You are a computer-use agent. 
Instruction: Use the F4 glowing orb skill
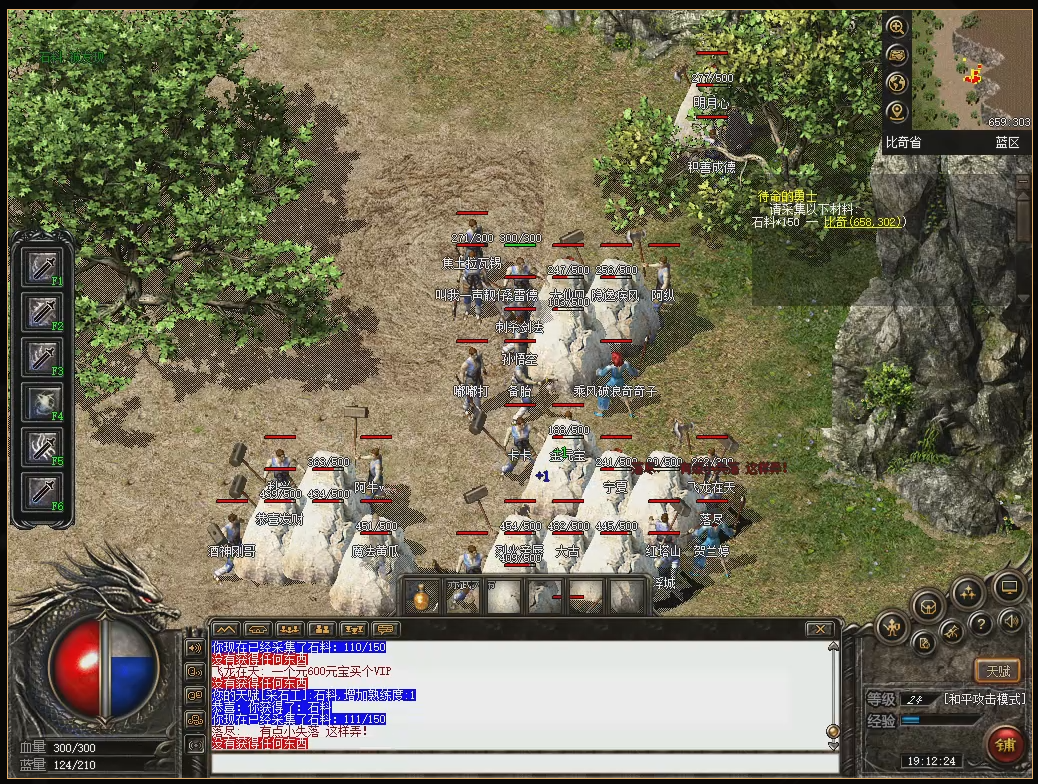pos(42,401)
